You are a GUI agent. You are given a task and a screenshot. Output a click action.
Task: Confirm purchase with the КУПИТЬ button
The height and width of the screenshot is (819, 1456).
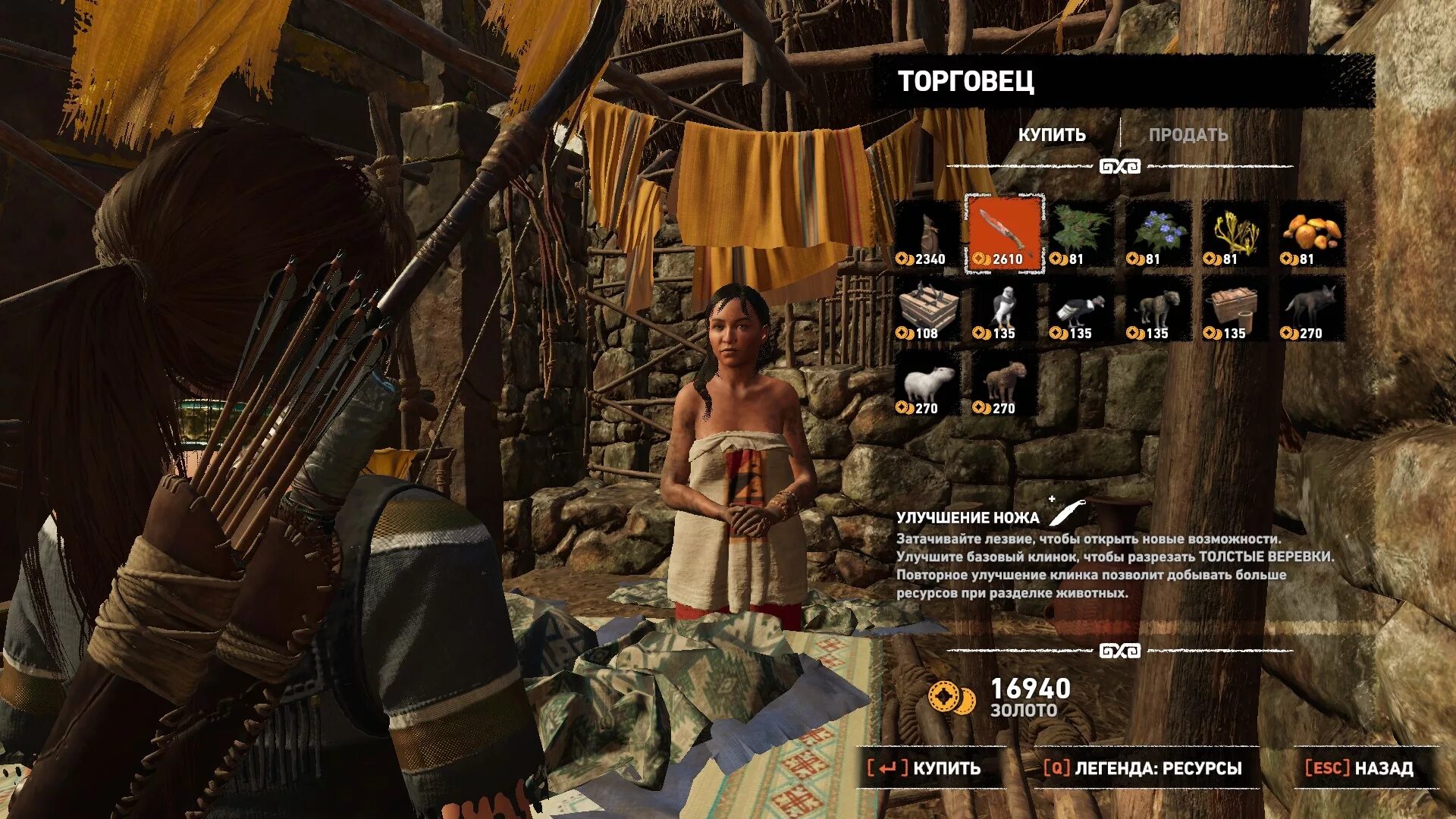coord(924,768)
